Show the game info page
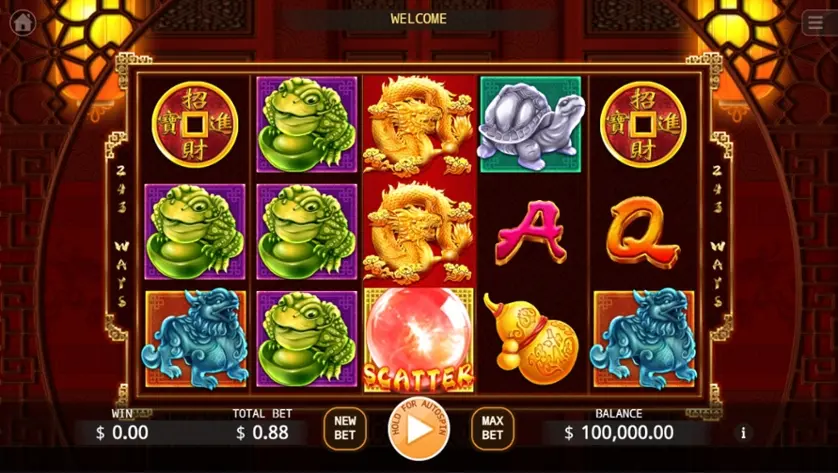The width and height of the screenshot is (838, 473). 743,433
